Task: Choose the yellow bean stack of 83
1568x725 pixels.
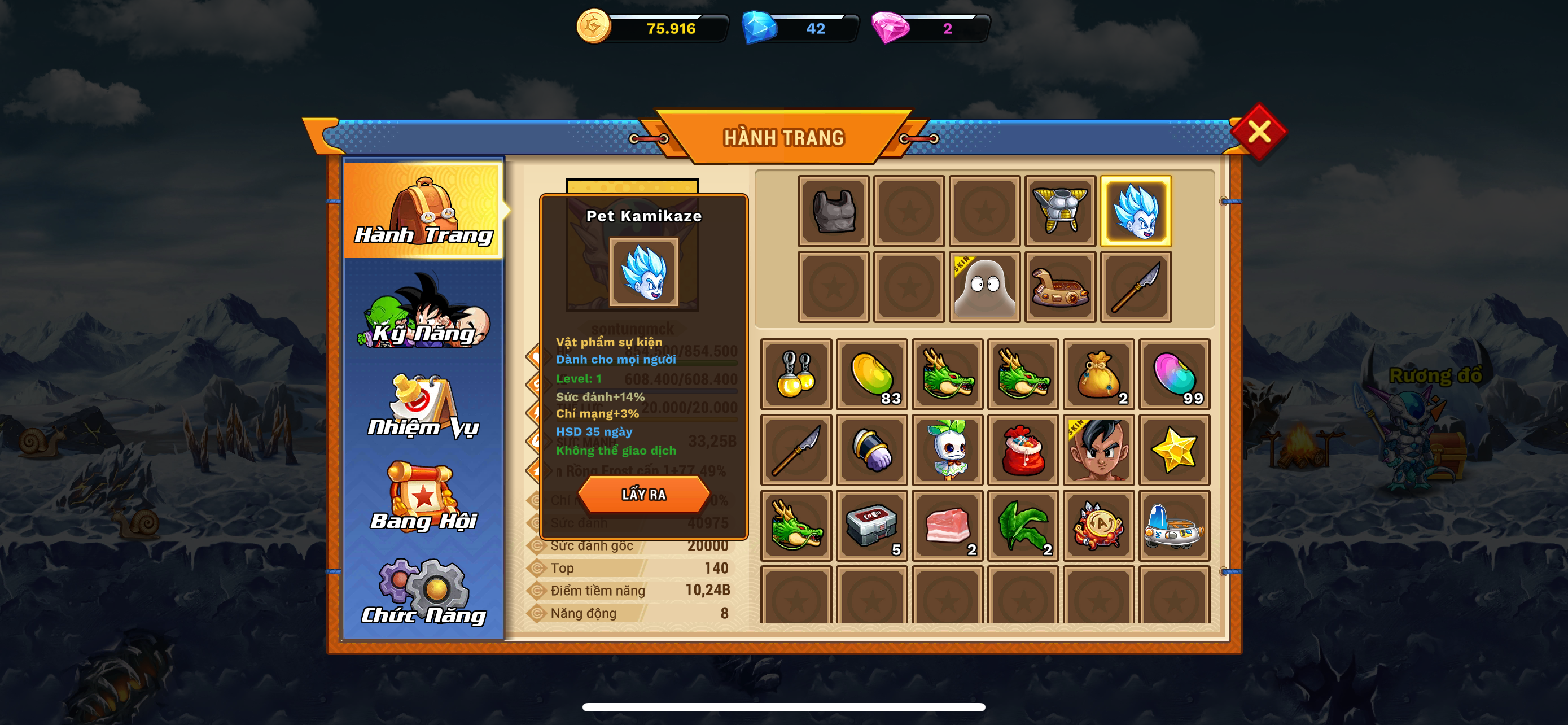Action: [871, 374]
